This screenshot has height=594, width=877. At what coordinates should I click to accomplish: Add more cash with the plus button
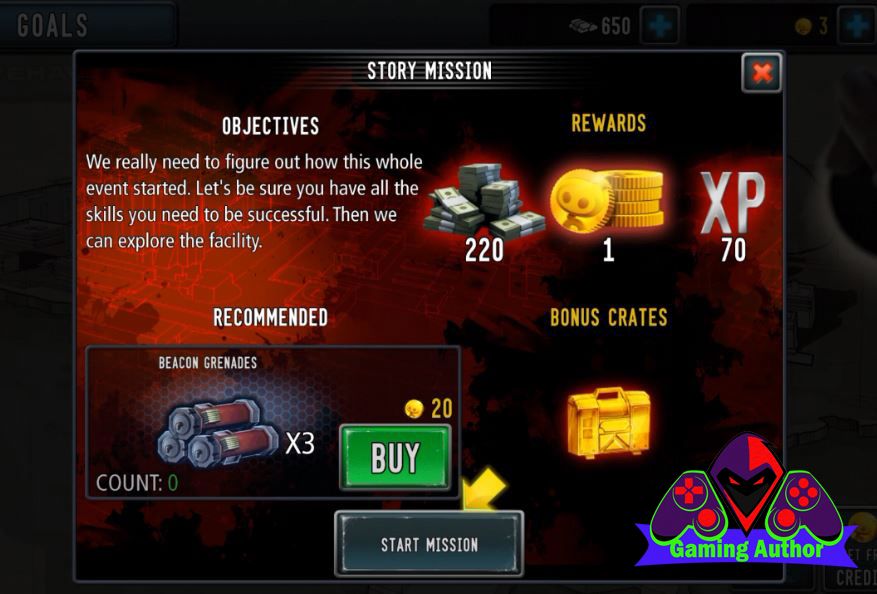coord(660,25)
